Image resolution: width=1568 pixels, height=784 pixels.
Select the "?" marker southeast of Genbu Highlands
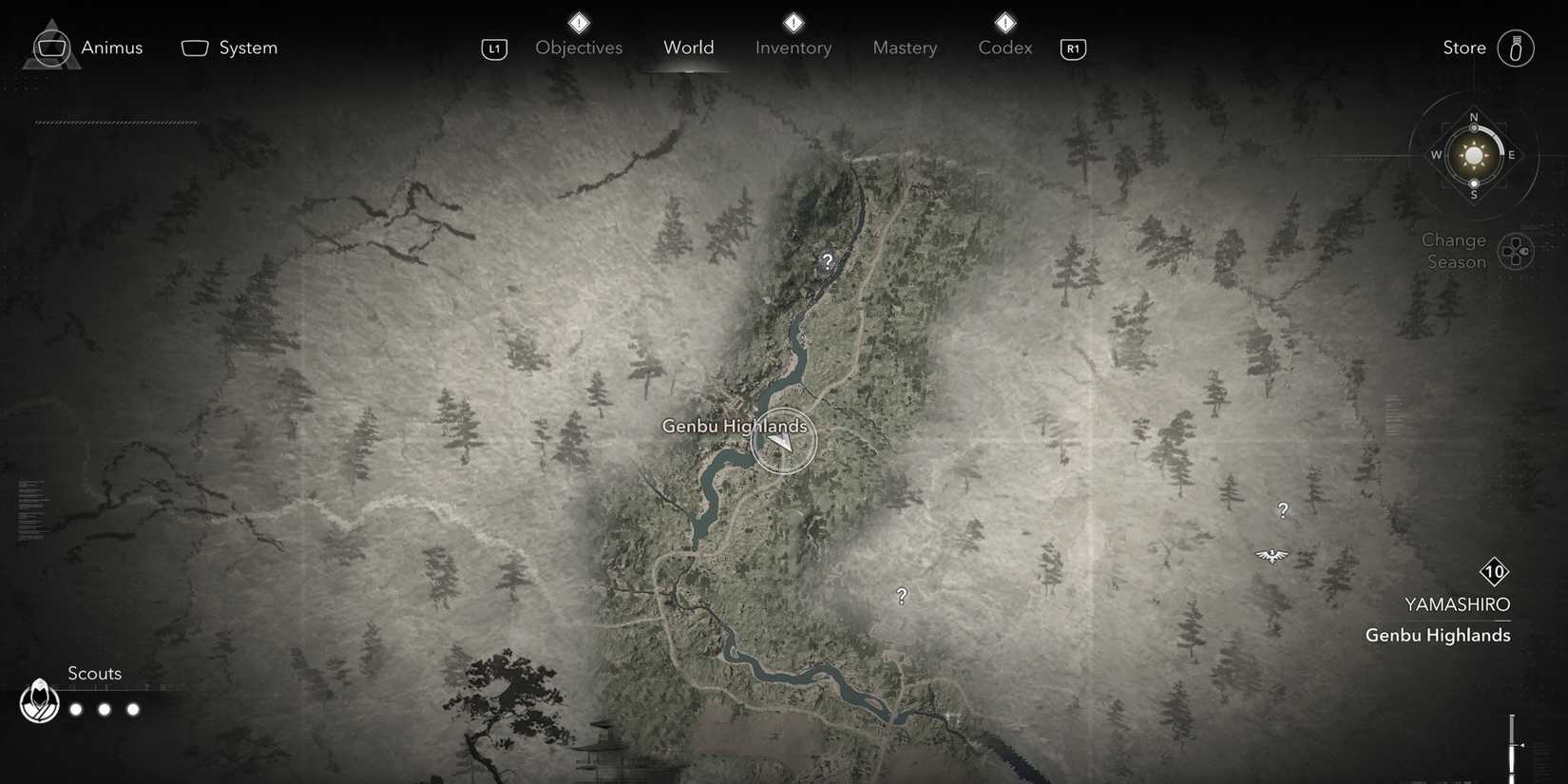[901, 596]
